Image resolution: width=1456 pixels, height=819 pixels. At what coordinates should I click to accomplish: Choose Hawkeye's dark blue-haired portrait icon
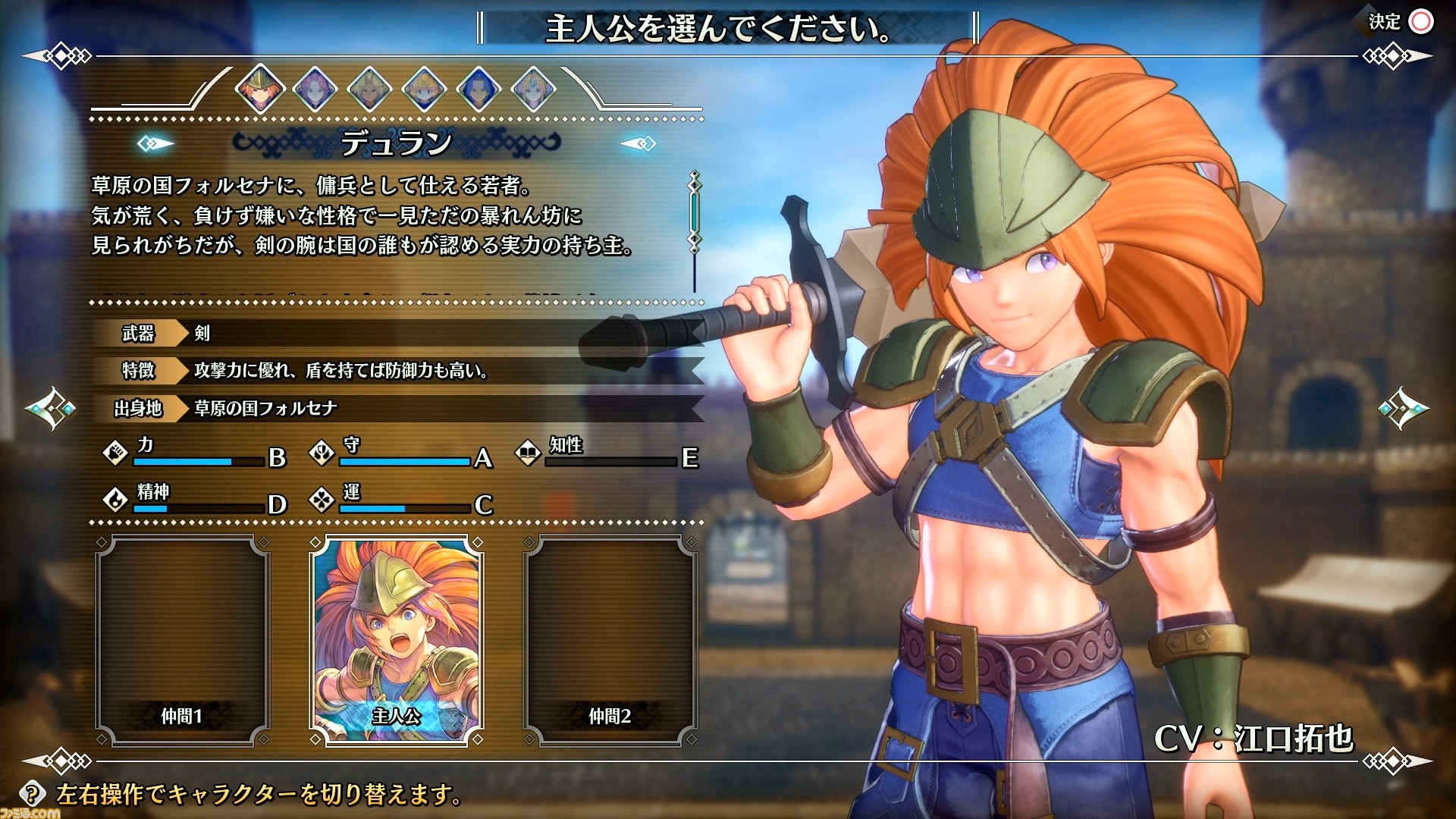tap(479, 89)
